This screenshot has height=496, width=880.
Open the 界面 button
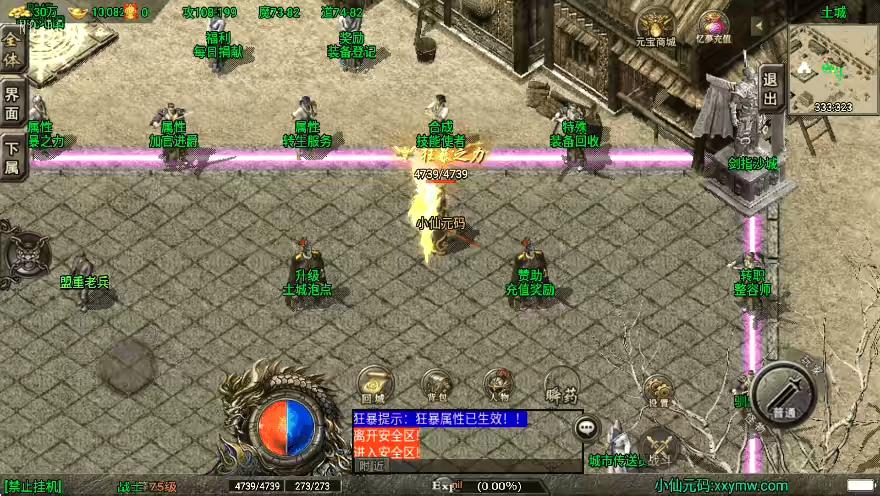(x=12, y=104)
